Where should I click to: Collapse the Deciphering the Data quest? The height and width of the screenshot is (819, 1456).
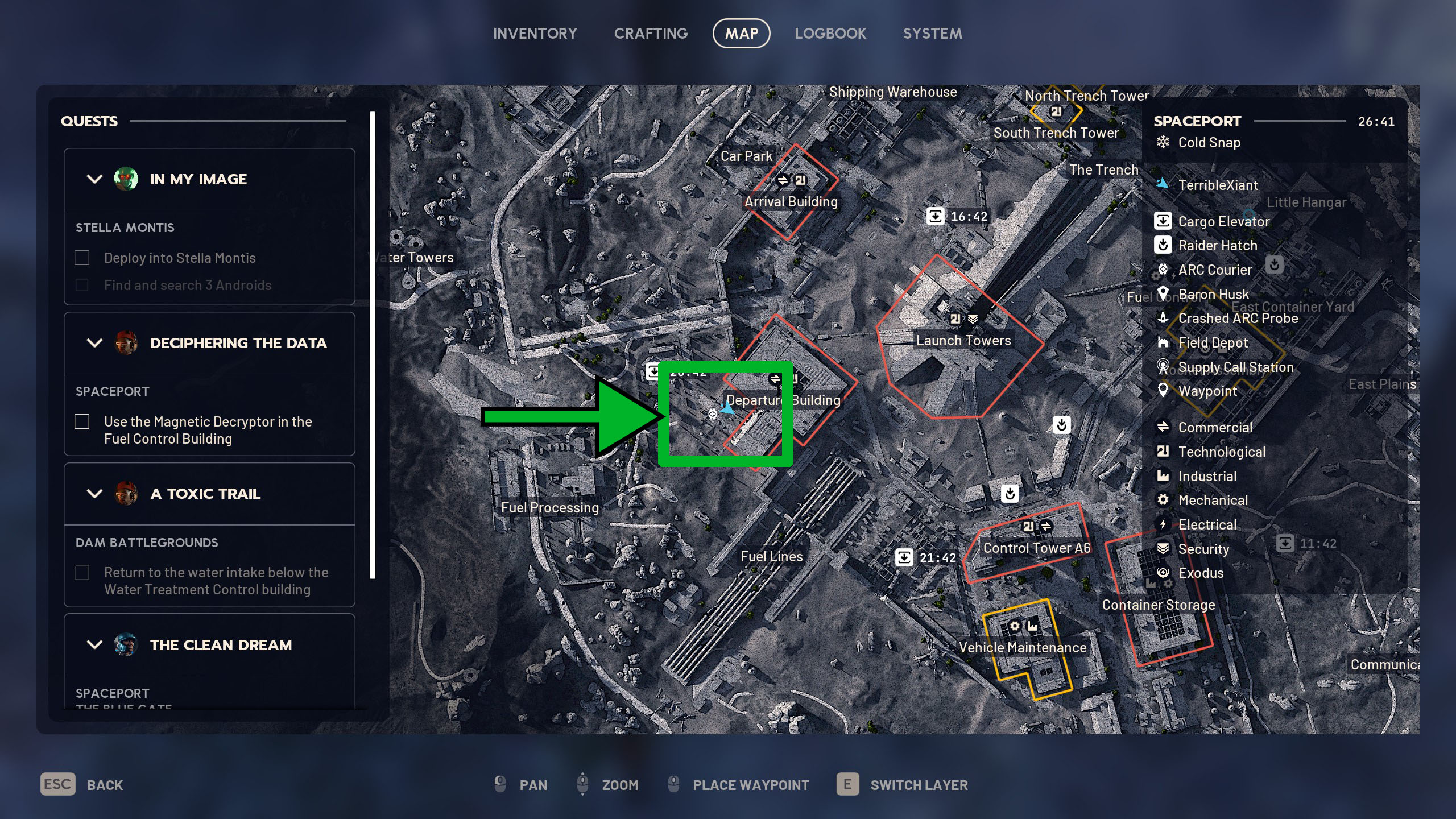tap(94, 343)
